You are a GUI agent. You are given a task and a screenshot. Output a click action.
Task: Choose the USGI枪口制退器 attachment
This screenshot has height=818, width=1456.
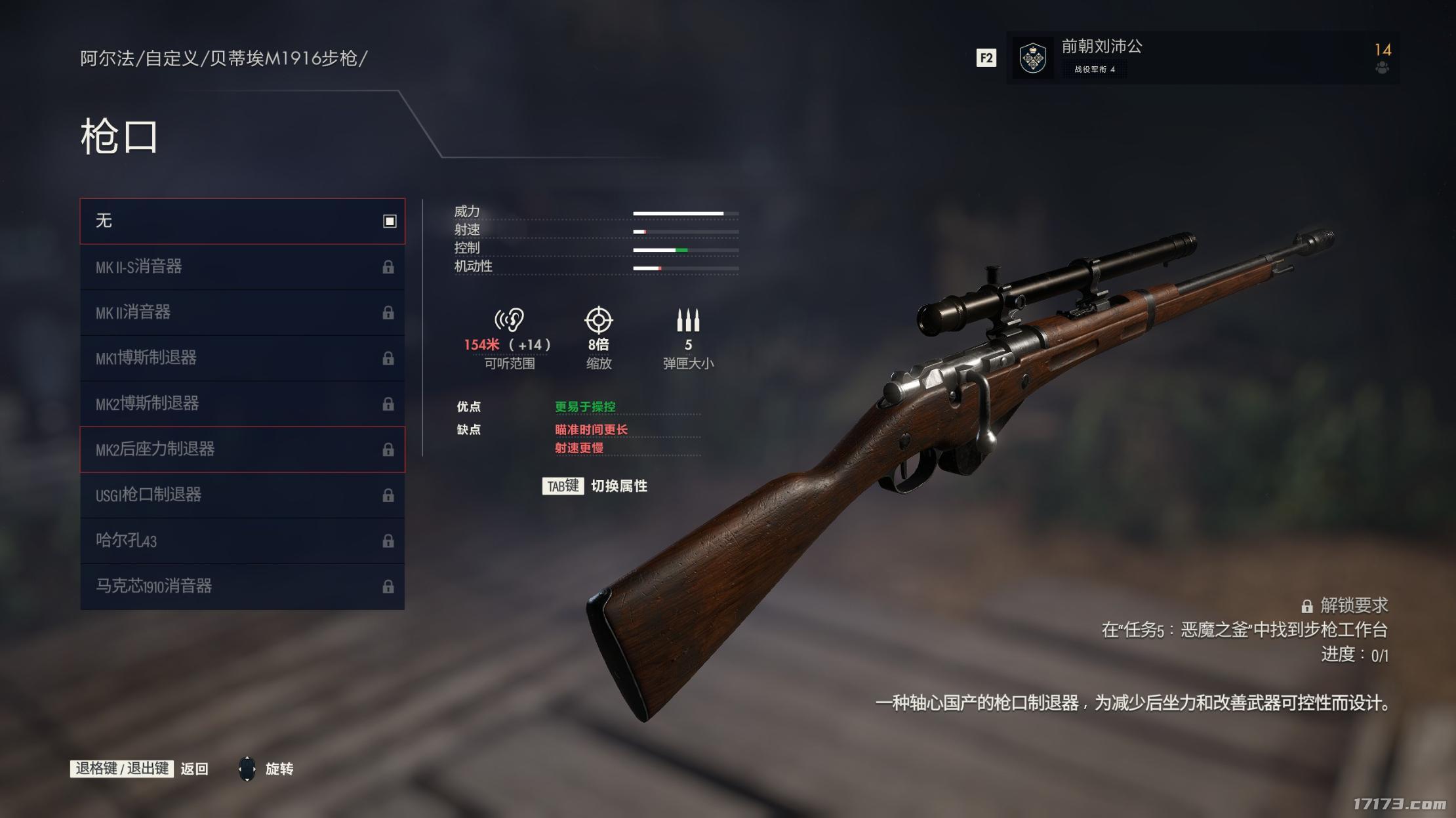(242, 495)
